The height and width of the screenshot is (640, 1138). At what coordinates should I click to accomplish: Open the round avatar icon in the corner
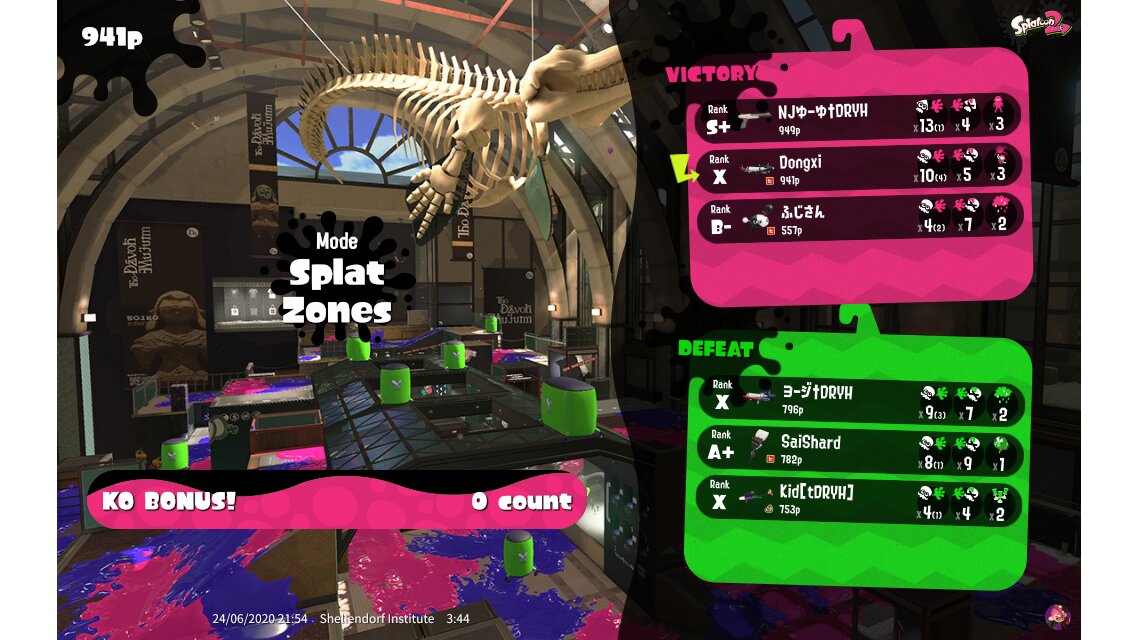(1056, 615)
